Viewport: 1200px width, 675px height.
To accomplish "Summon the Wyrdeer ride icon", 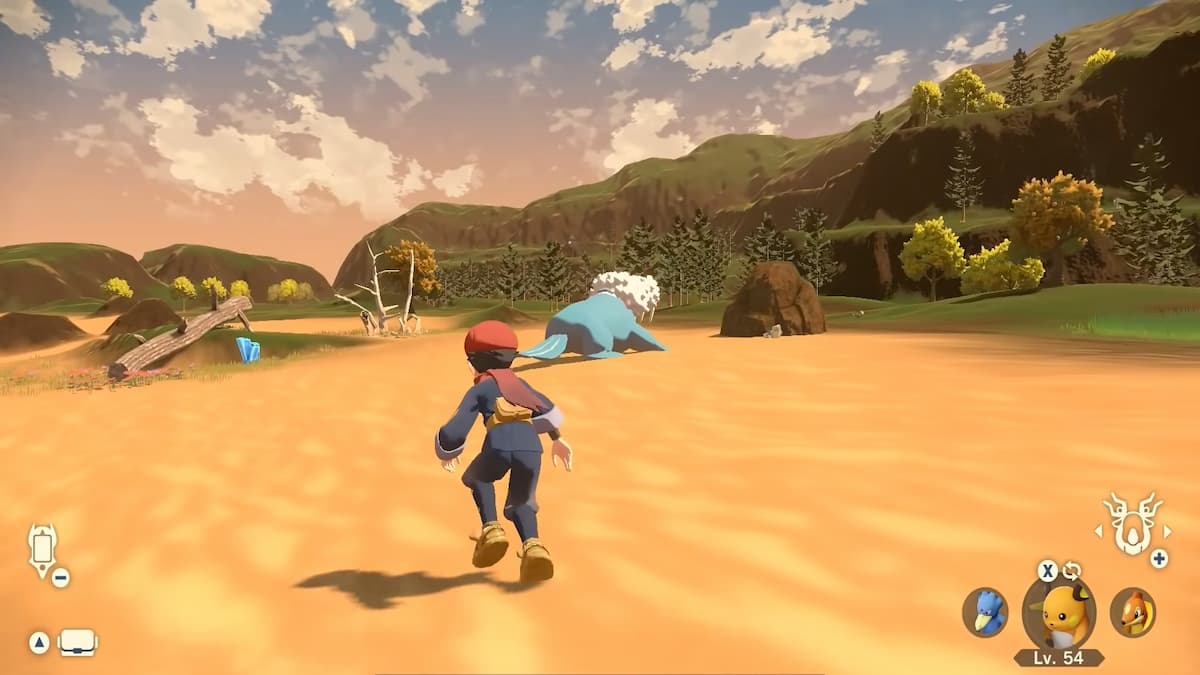I will click(x=1132, y=523).
